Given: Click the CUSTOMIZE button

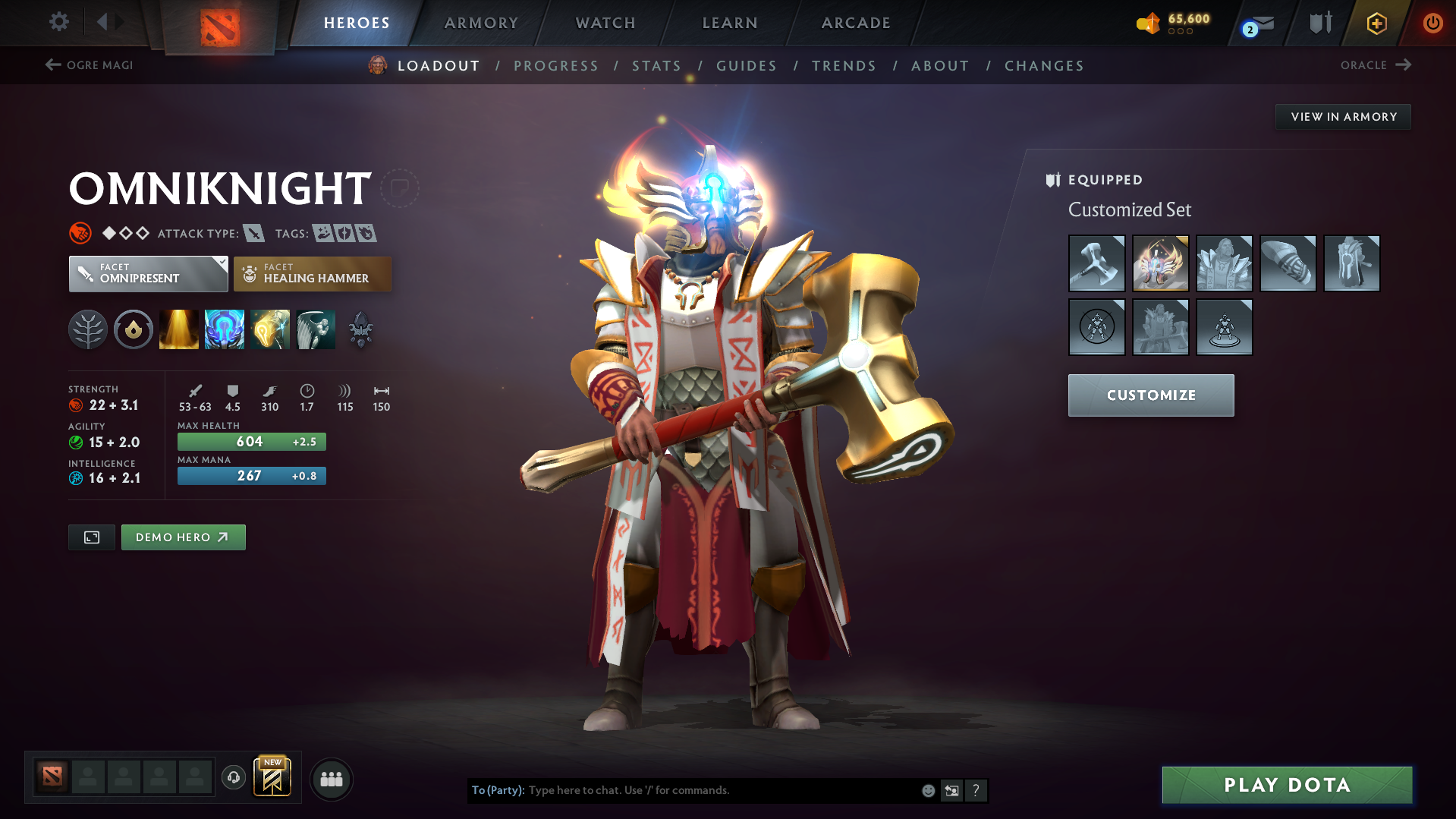Looking at the screenshot, I should 1150,395.
